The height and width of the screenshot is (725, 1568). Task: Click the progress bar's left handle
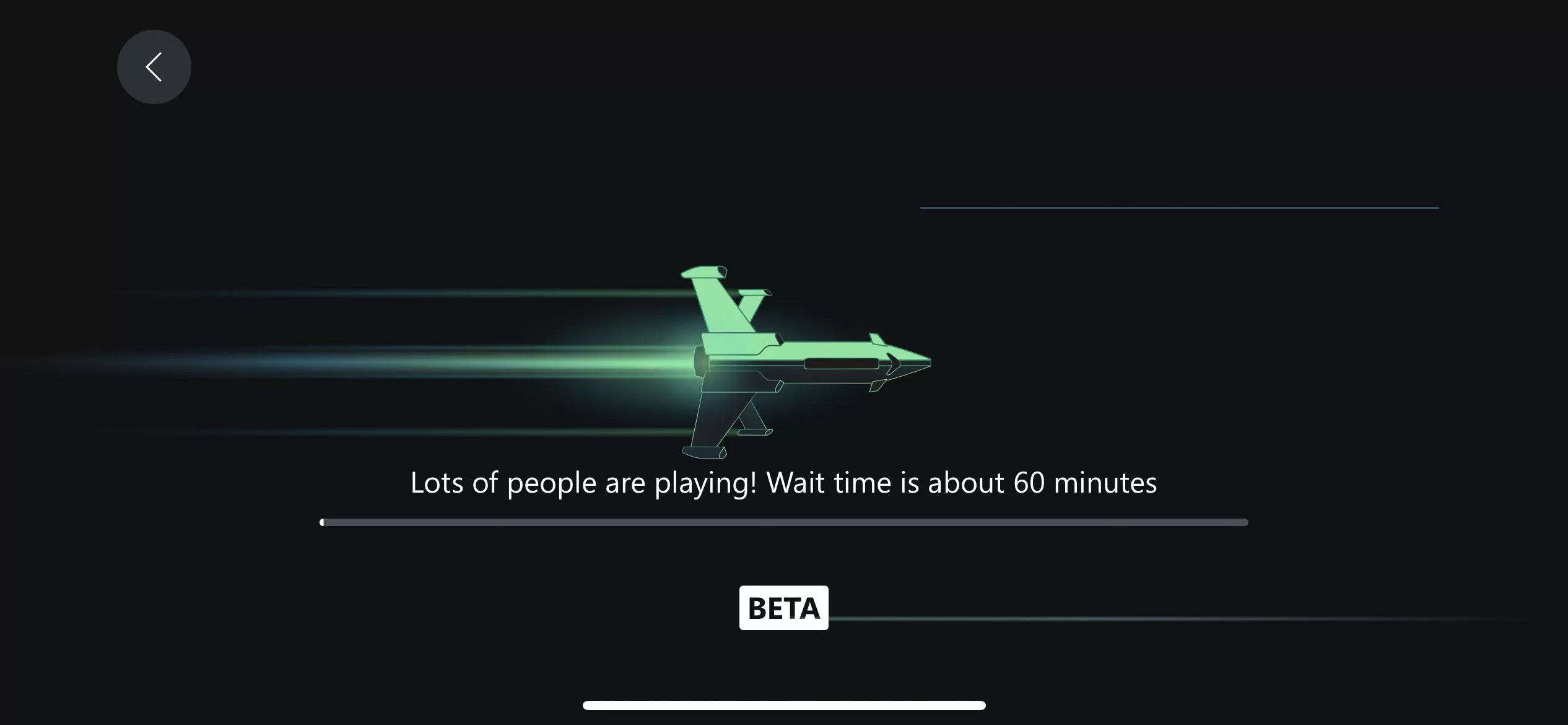tap(323, 522)
